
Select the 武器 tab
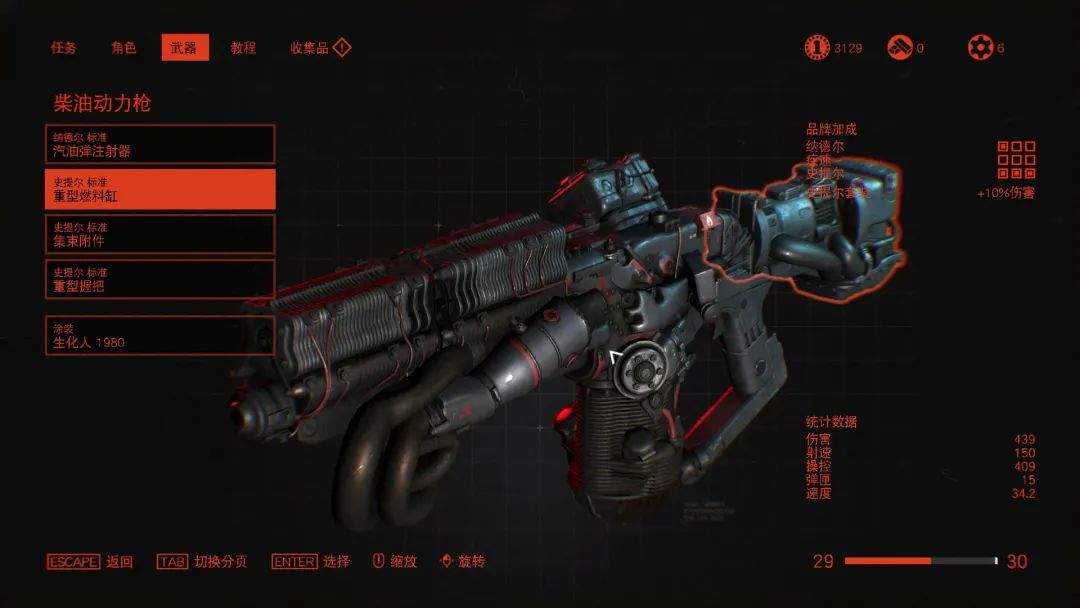click(184, 48)
